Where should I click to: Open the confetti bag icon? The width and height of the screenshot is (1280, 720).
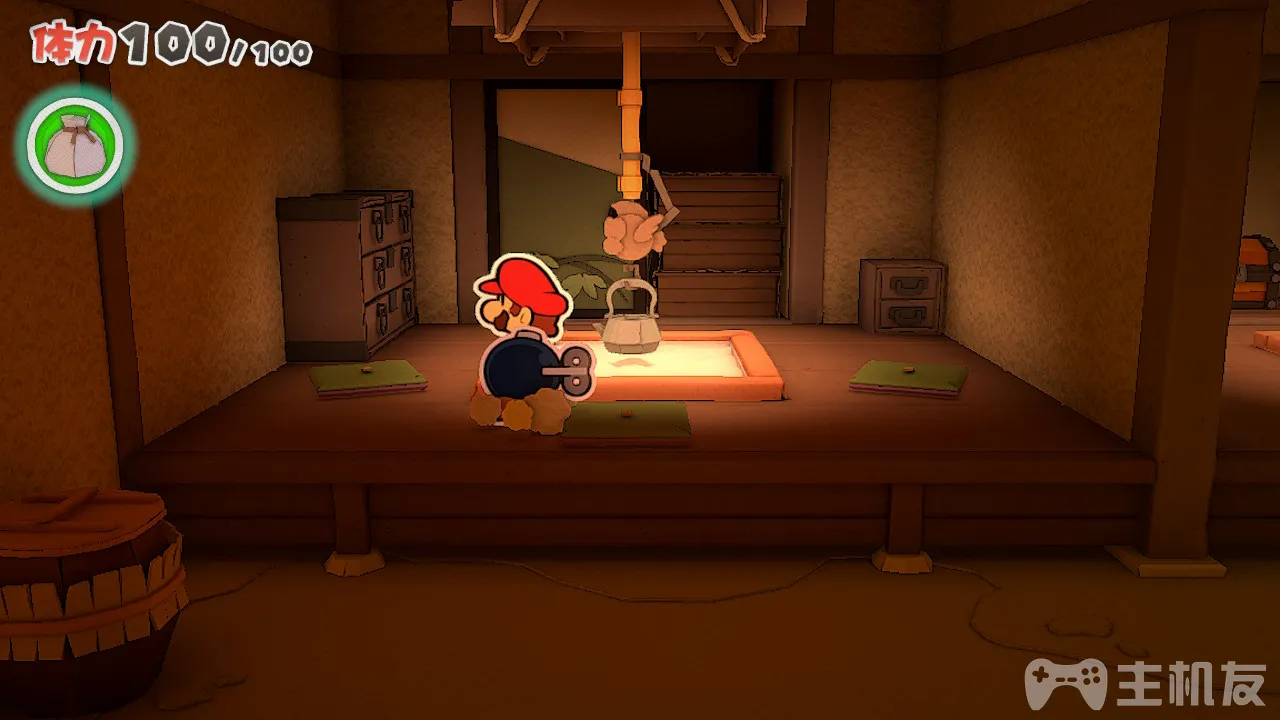pyautogui.click(x=74, y=145)
